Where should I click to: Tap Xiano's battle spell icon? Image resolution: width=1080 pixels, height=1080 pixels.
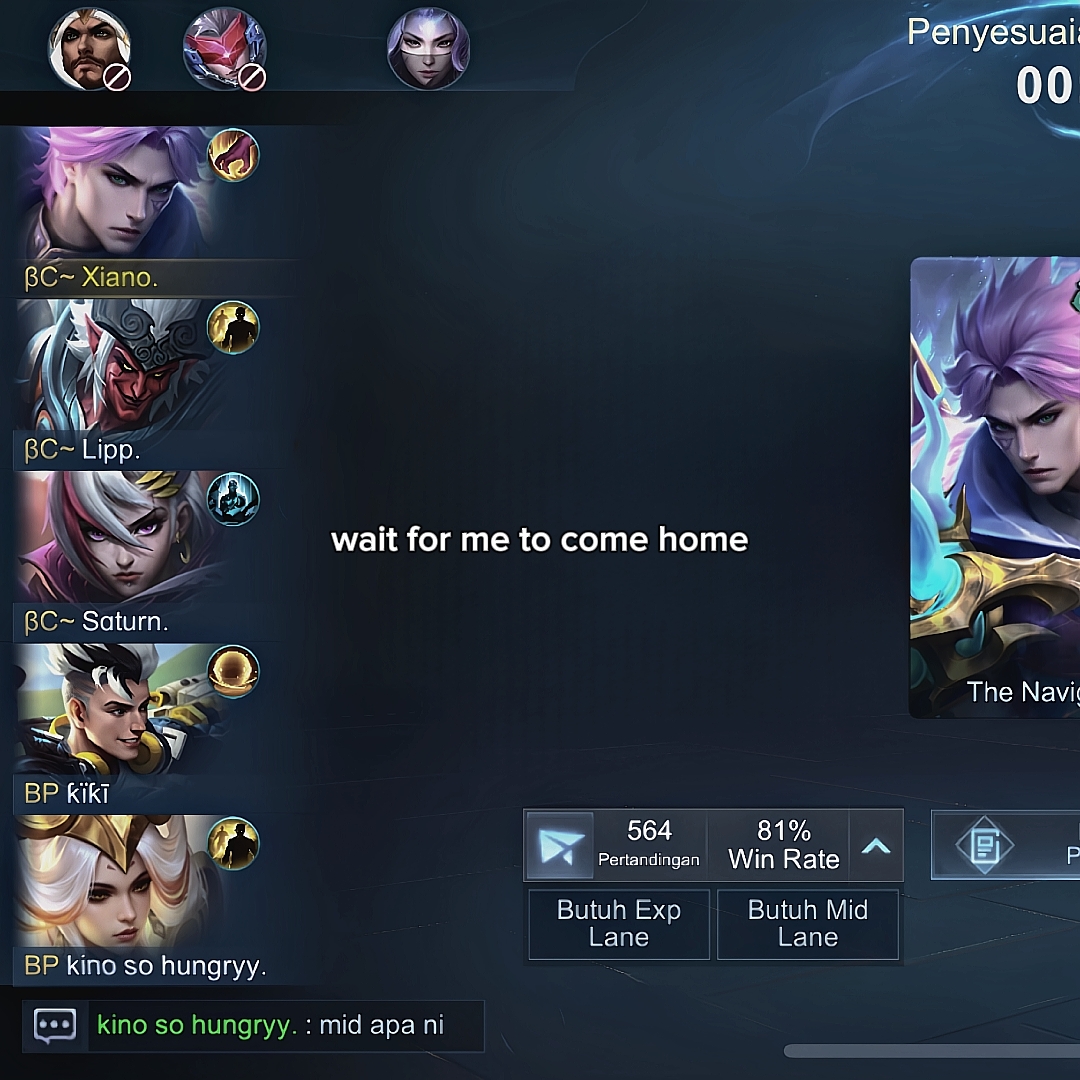click(x=233, y=155)
